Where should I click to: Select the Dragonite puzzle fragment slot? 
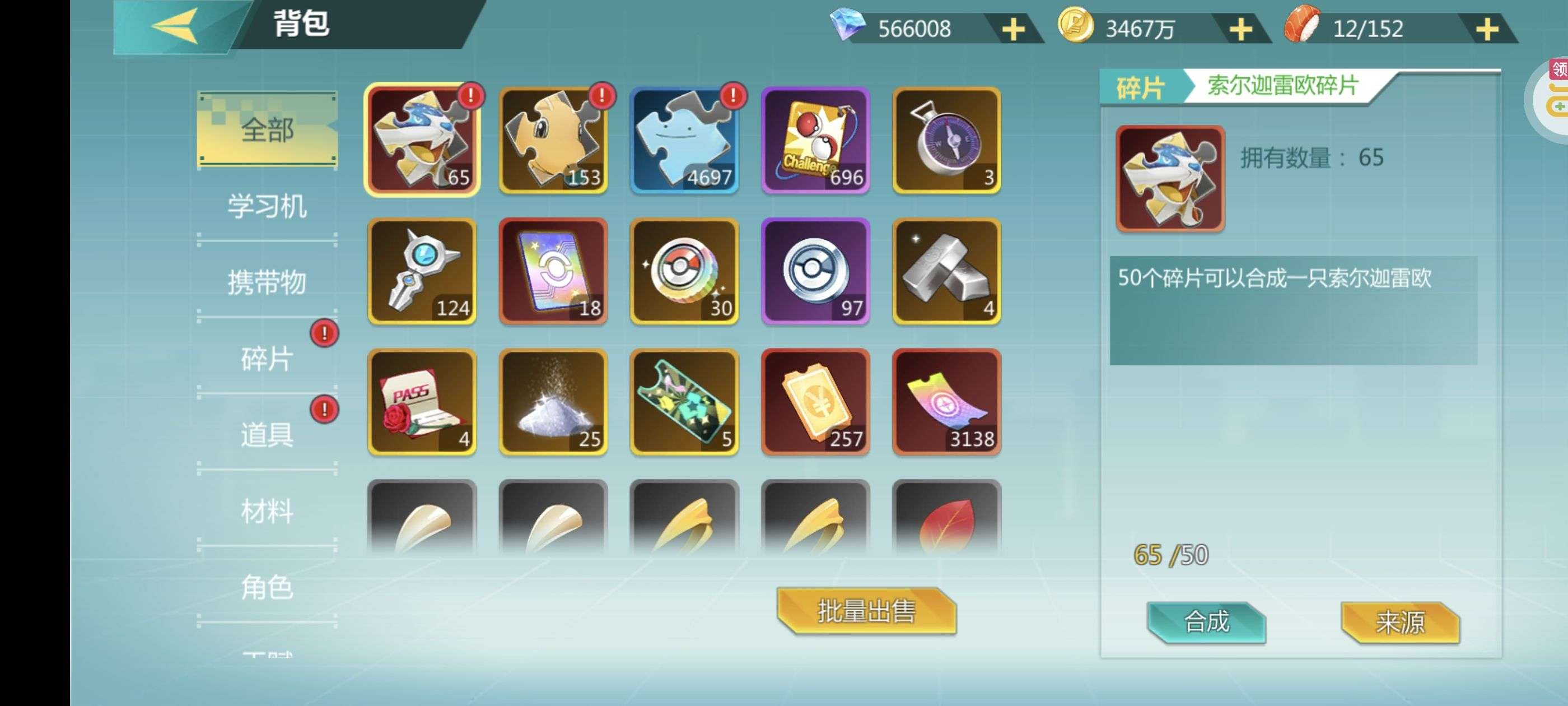553,141
